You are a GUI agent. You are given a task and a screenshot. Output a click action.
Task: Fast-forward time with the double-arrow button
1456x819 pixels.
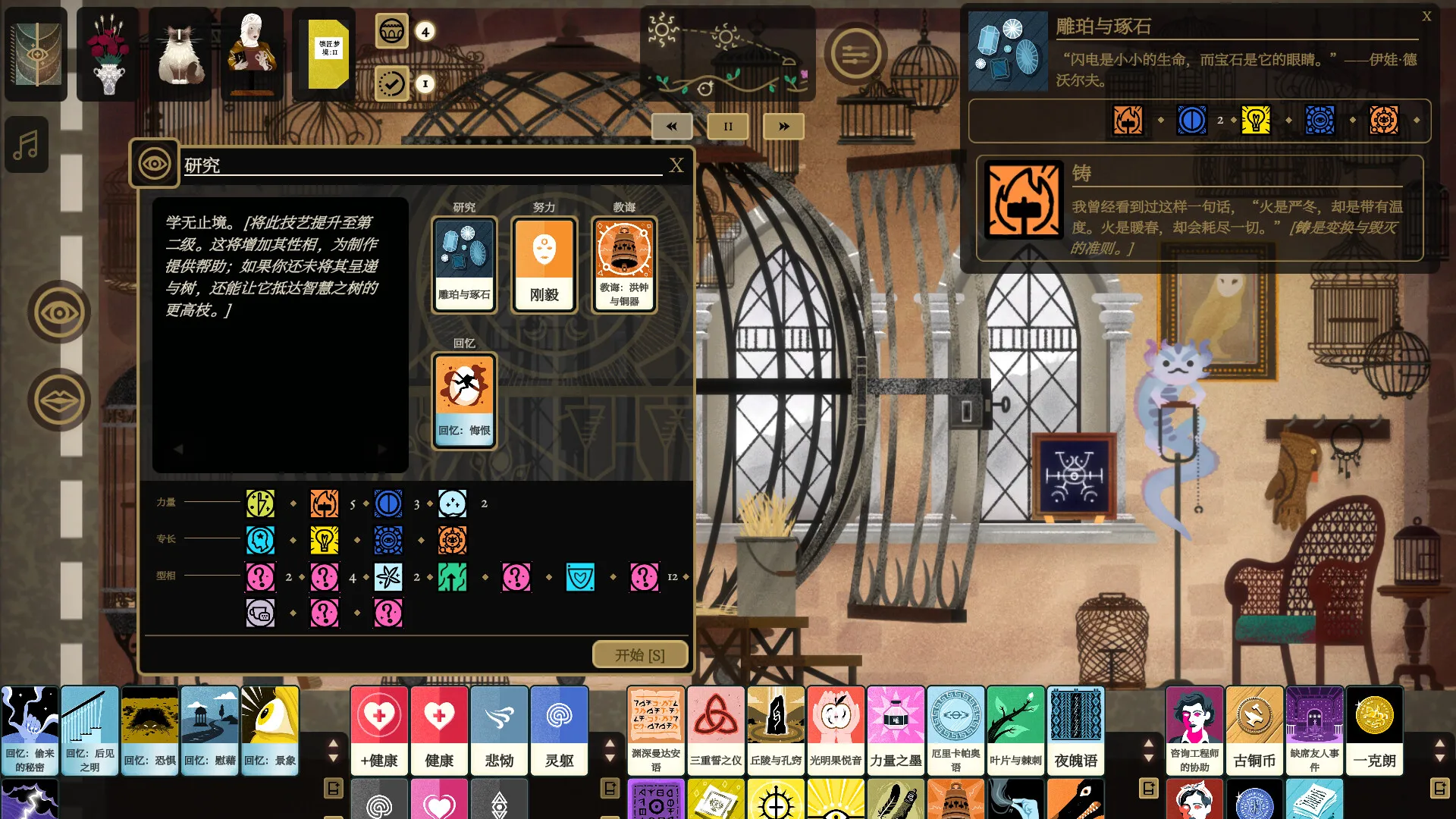783,126
